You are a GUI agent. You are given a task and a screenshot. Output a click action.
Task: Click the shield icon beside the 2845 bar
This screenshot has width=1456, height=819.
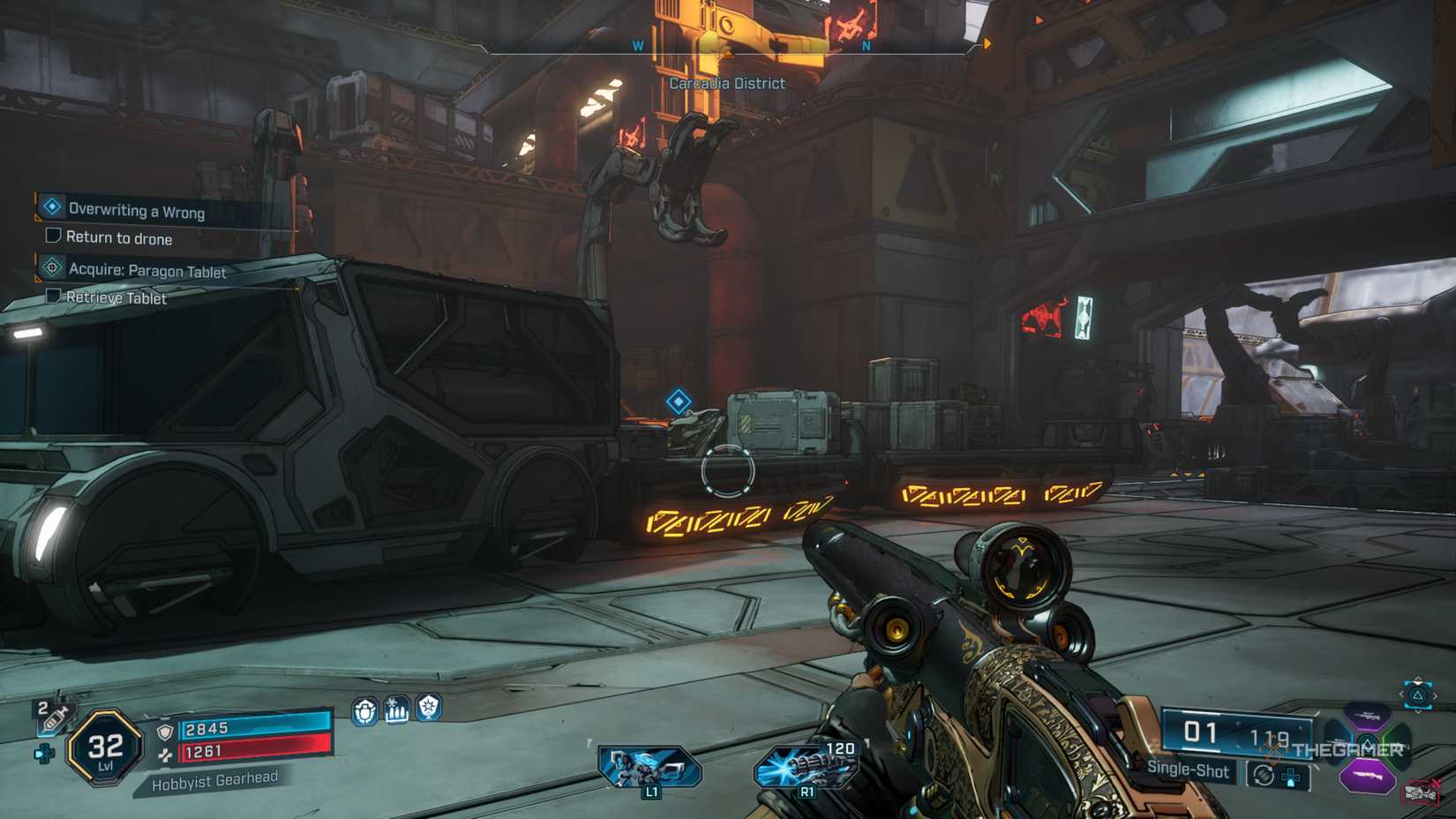click(165, 732)
